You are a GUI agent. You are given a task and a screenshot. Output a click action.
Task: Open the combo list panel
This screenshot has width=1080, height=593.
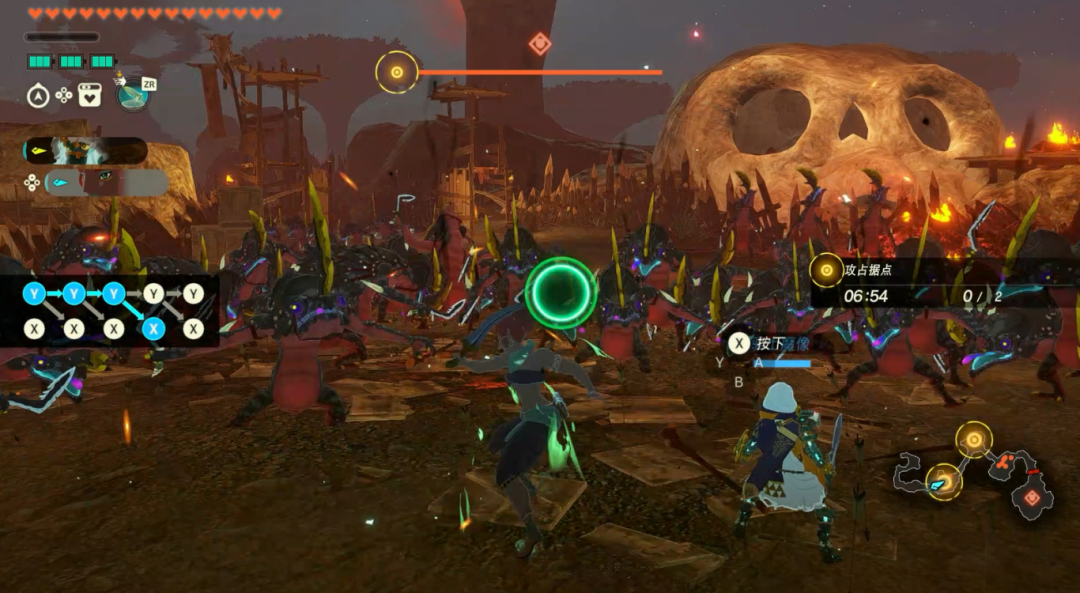[112, 310]
